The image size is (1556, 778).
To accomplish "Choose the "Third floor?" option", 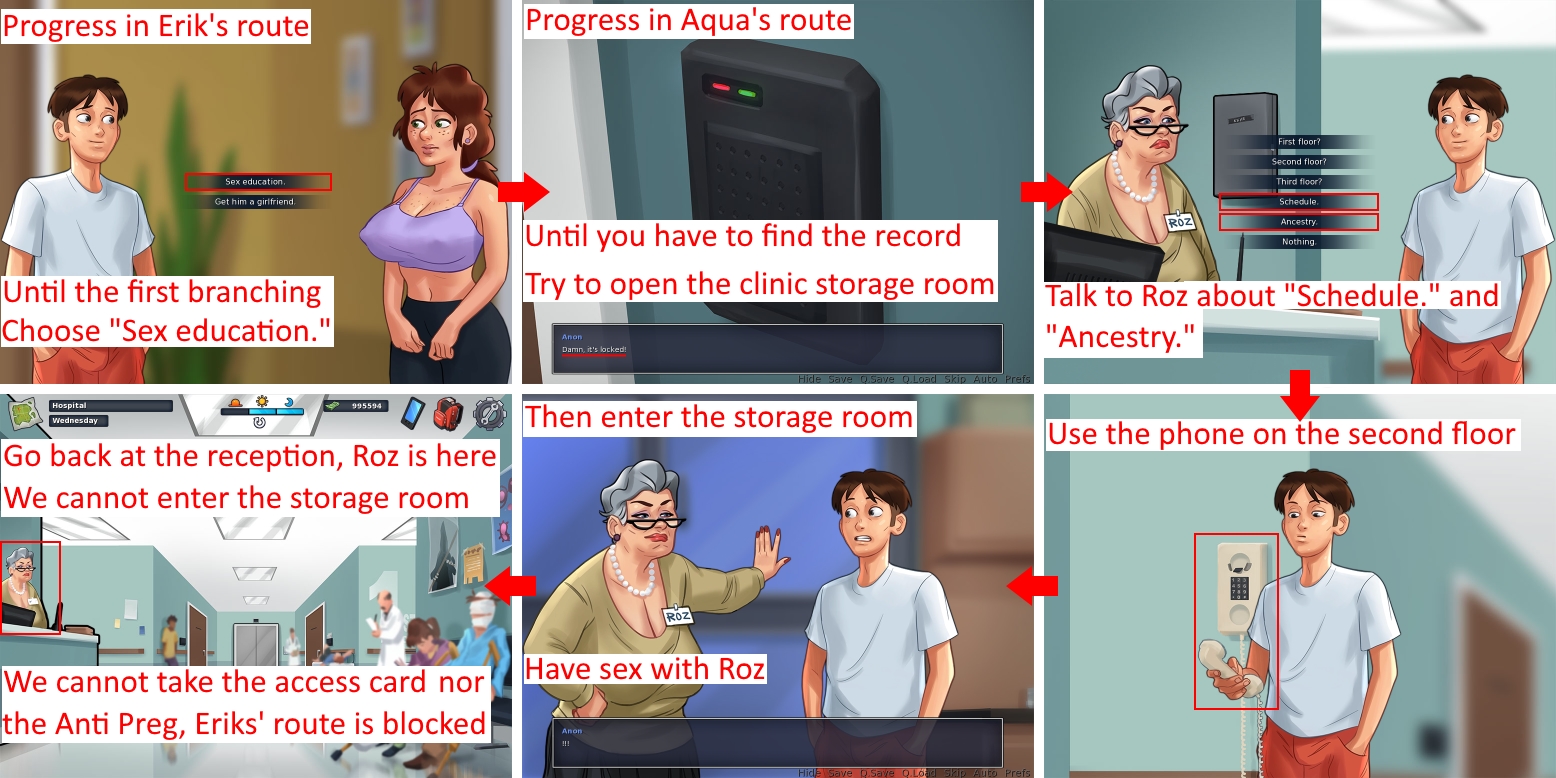I will tap(1299, 182).
